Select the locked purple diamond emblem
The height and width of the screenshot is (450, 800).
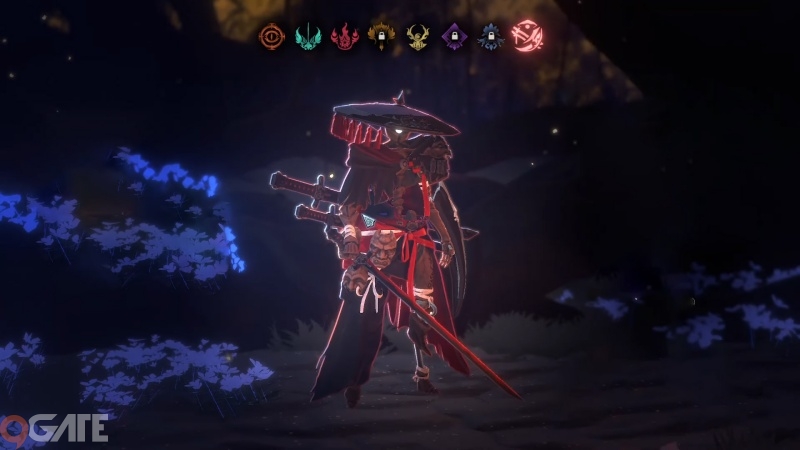tap(454, 37)
